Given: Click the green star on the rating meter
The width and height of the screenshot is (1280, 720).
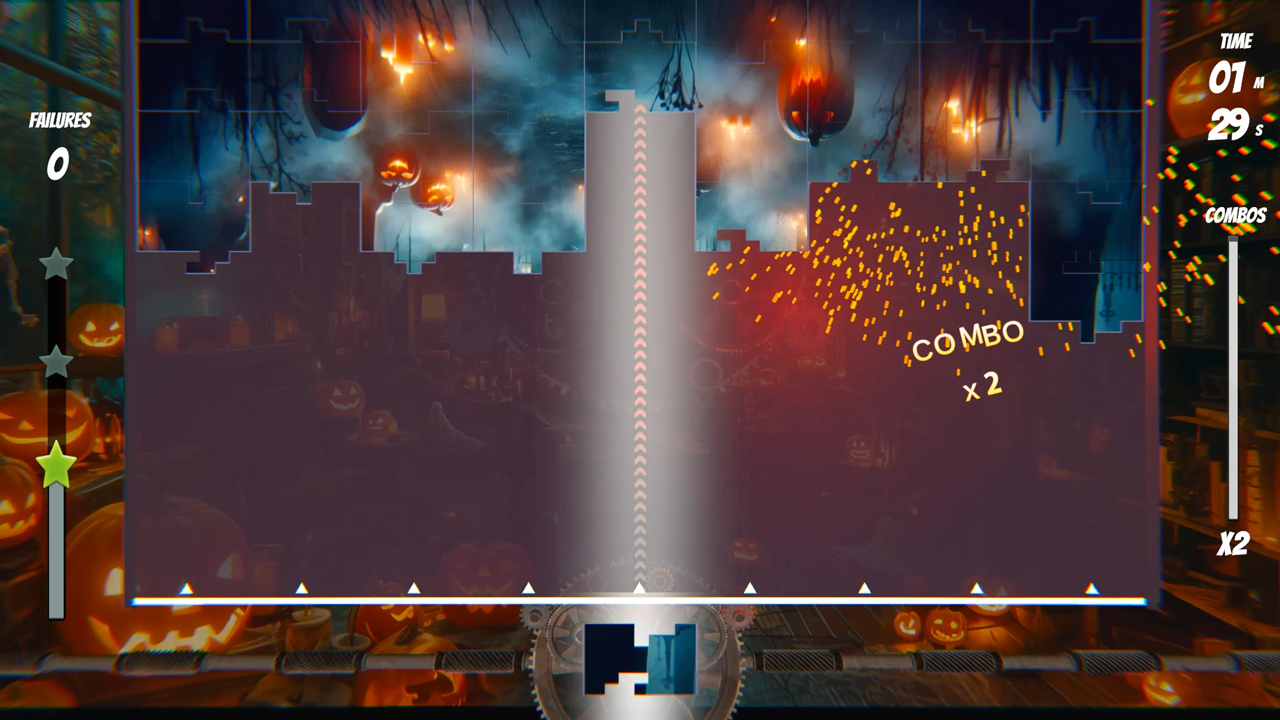Looking at the screenshot, I should coord(57,463).
